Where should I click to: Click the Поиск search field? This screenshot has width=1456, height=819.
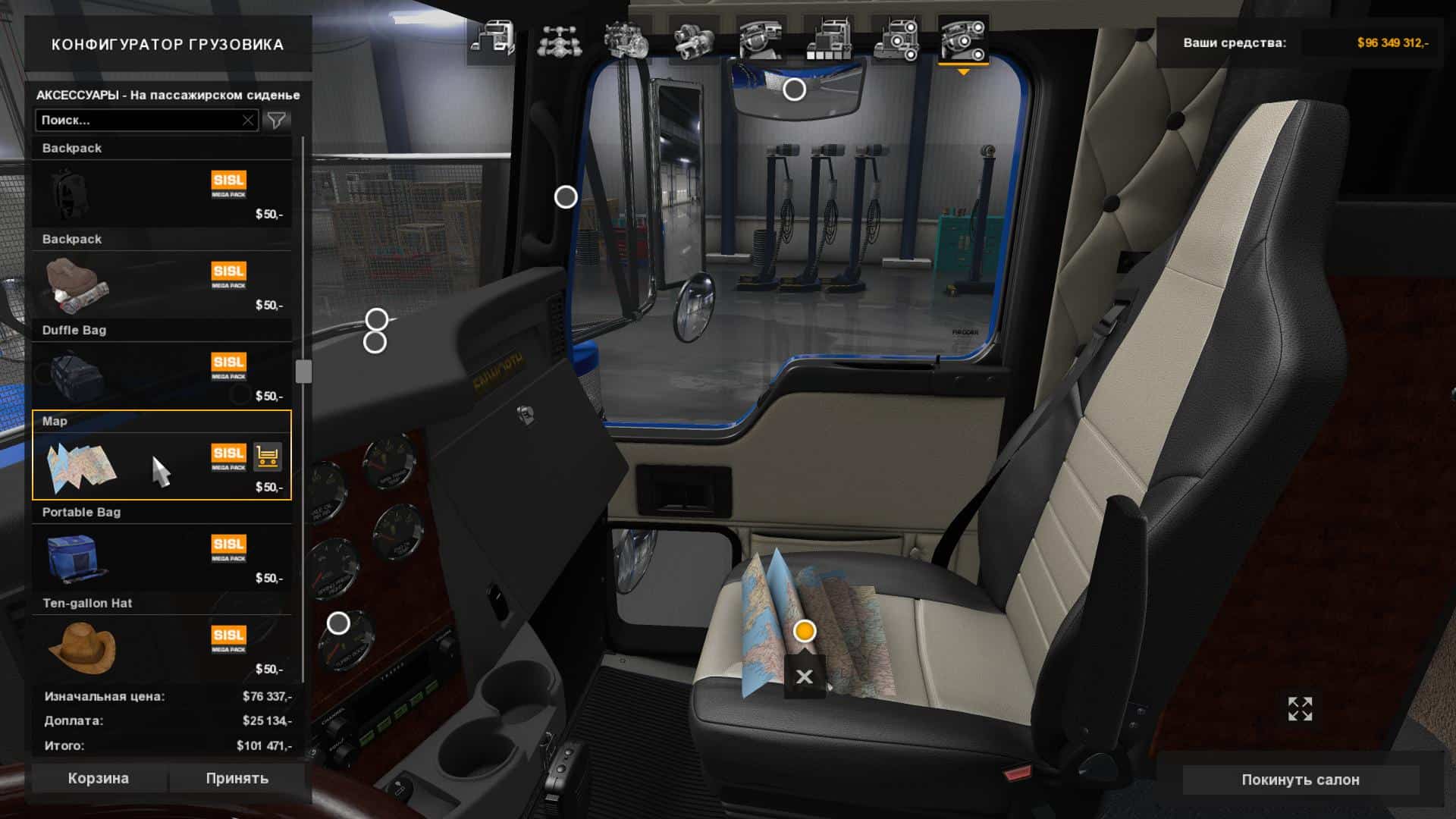pos(139,120)
